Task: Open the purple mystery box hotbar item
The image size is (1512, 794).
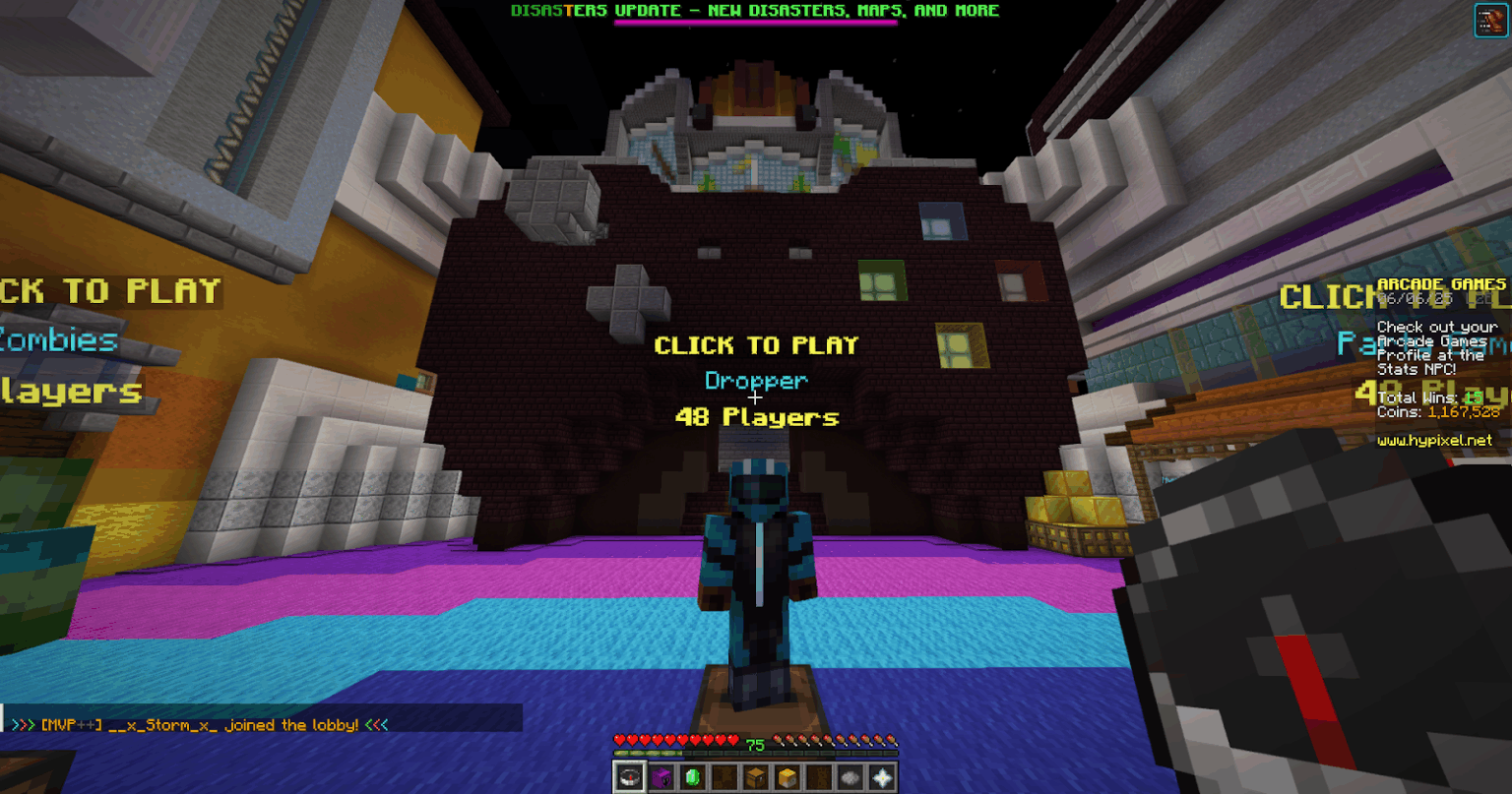Action: pos(662,777)
